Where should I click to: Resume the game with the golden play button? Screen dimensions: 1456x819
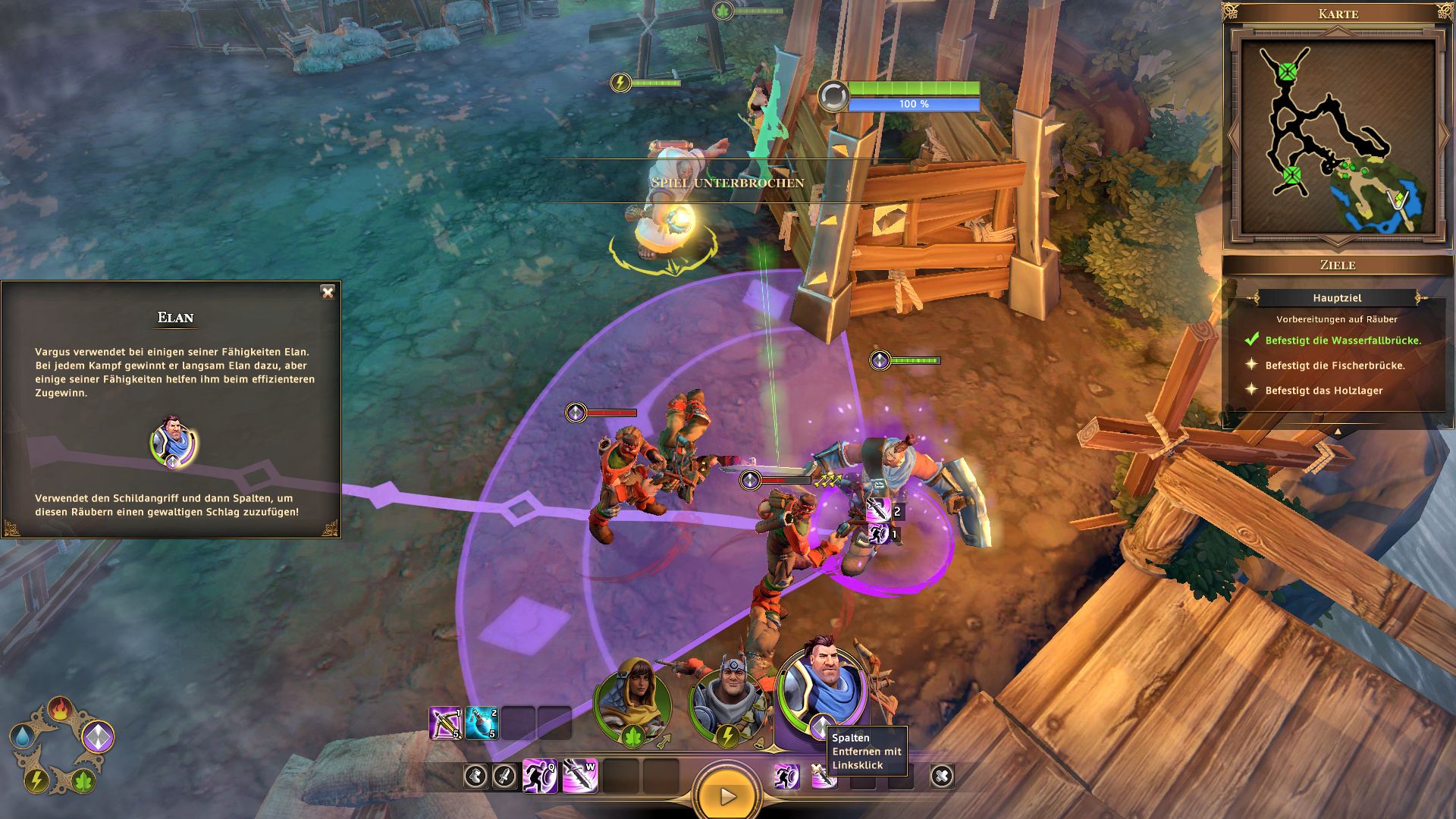pos(726,795)
